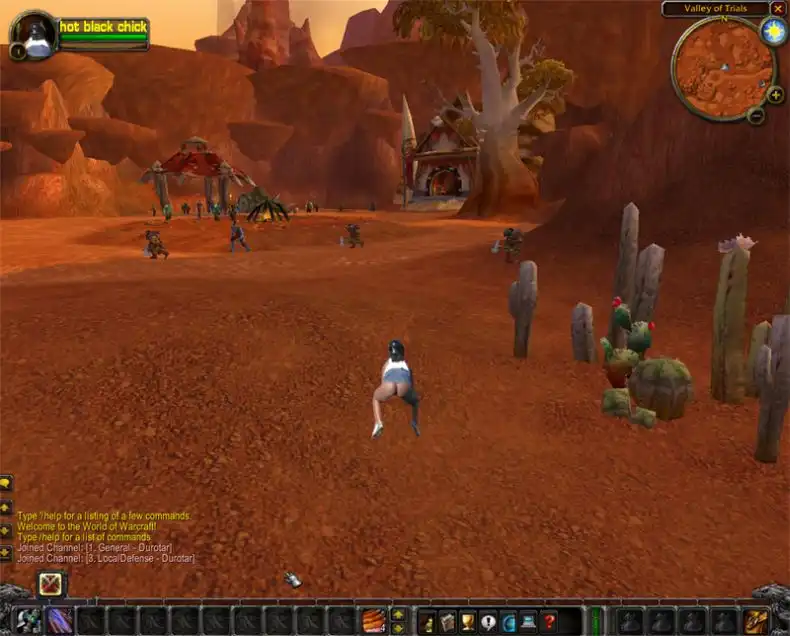Open the world map globe button

coord(508,621)
